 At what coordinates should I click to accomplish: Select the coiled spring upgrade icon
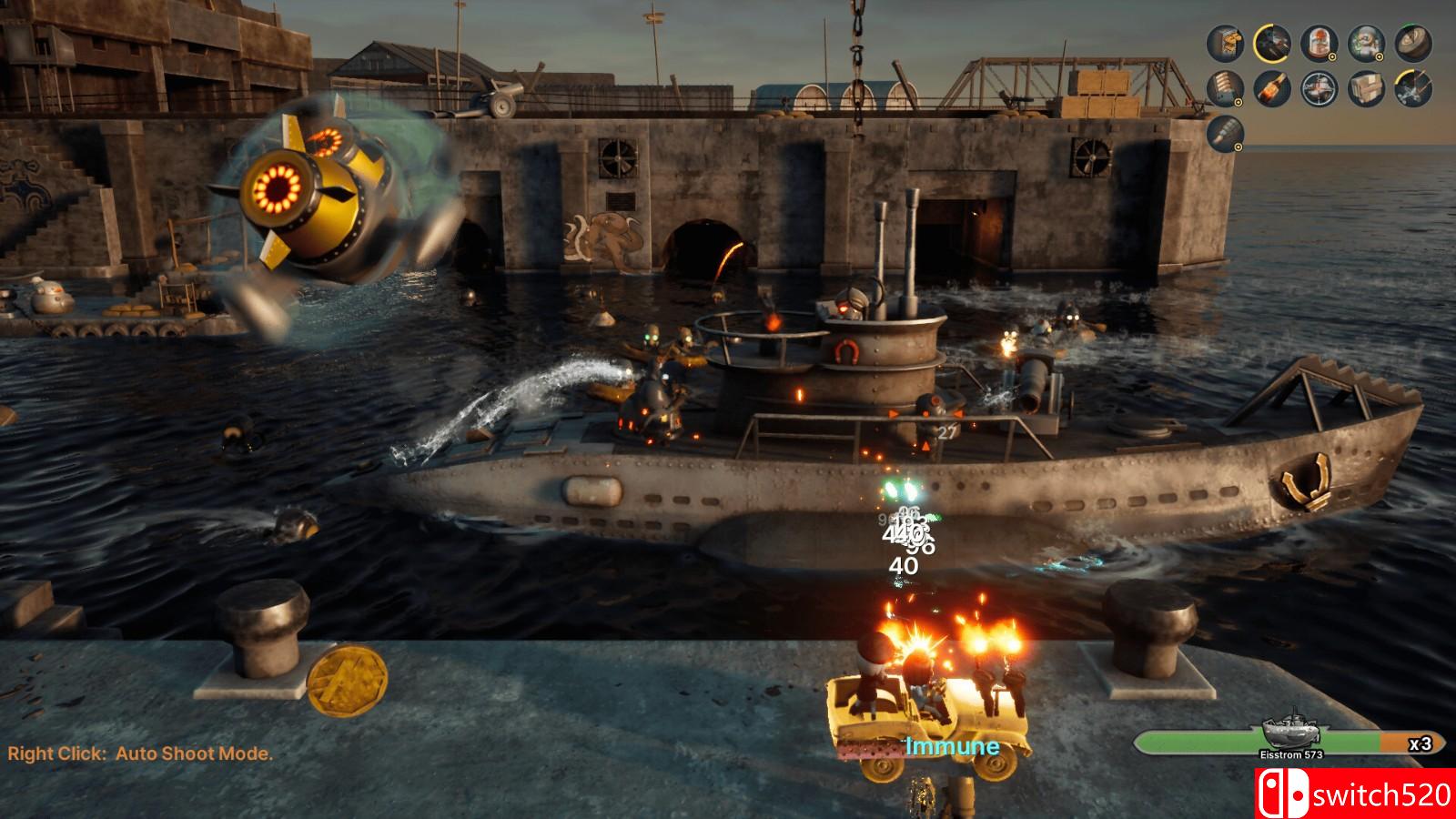tap(1225, 88)
